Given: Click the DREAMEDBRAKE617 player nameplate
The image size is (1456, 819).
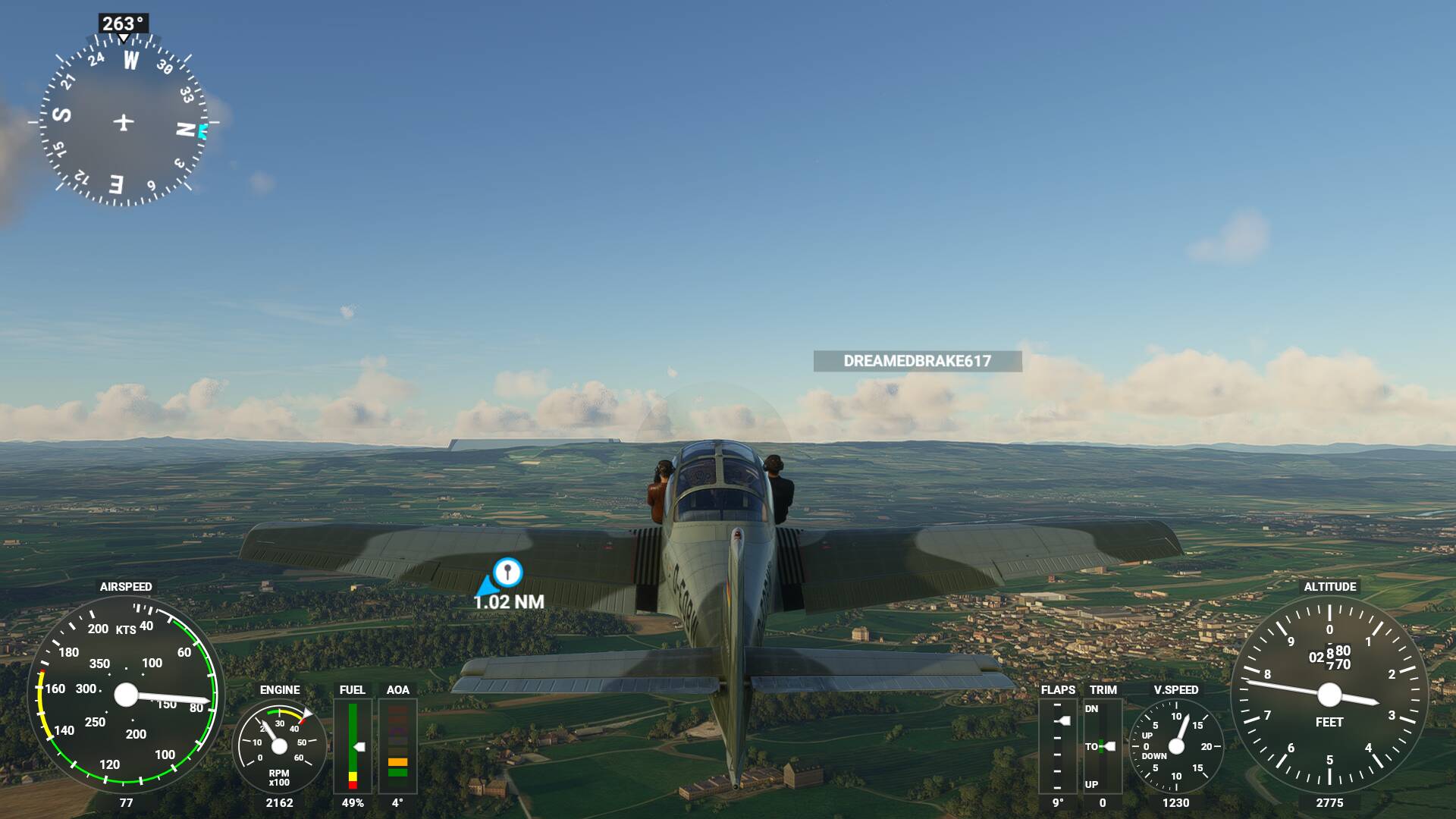Looking at the screenshot, I should (x=917, y=361).
